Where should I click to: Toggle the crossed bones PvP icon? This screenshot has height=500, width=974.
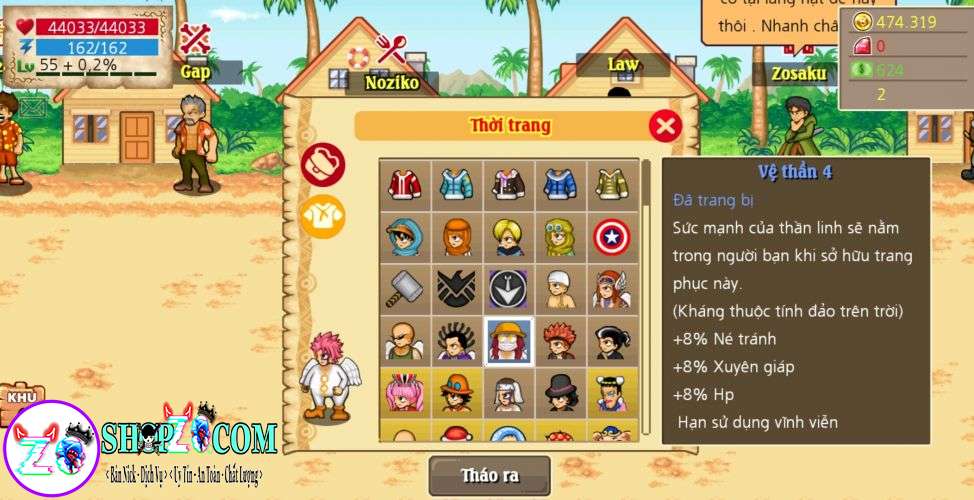[x=195, y=38]
